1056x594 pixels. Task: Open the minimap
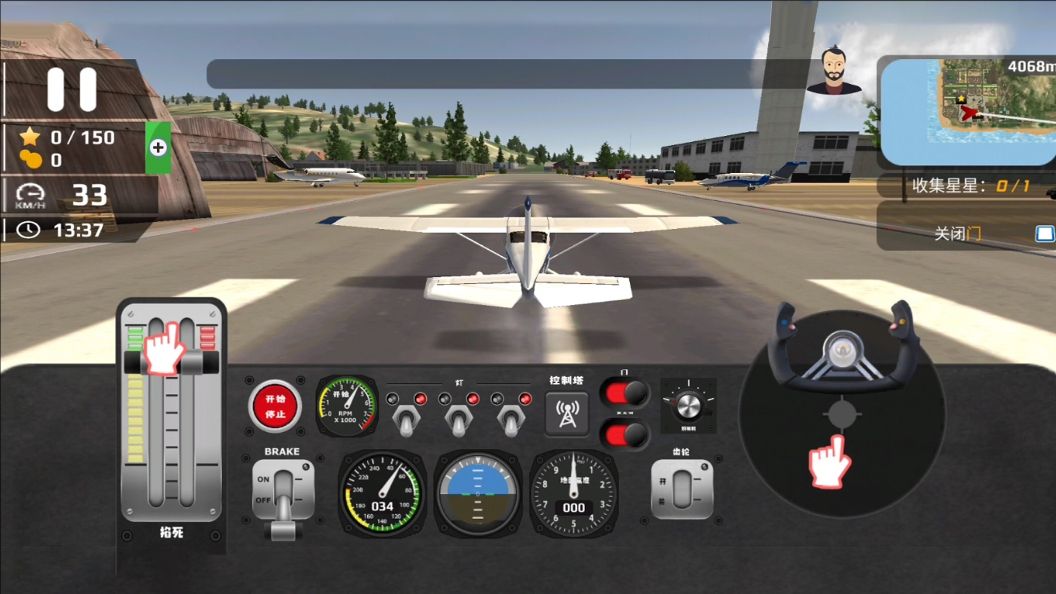[x=965, y=110]
